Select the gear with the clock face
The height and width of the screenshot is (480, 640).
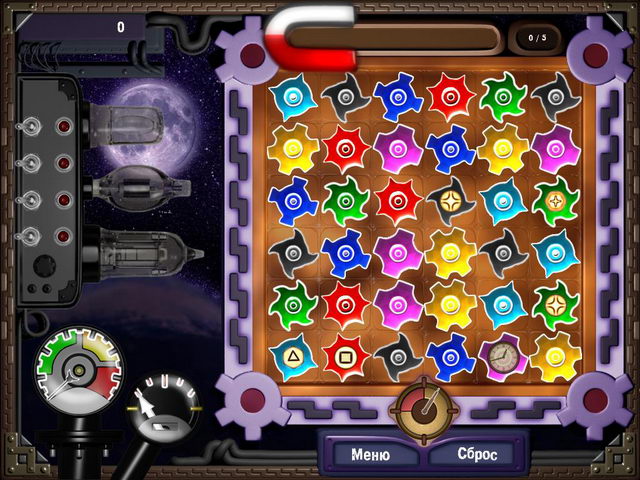coord(500,356)
